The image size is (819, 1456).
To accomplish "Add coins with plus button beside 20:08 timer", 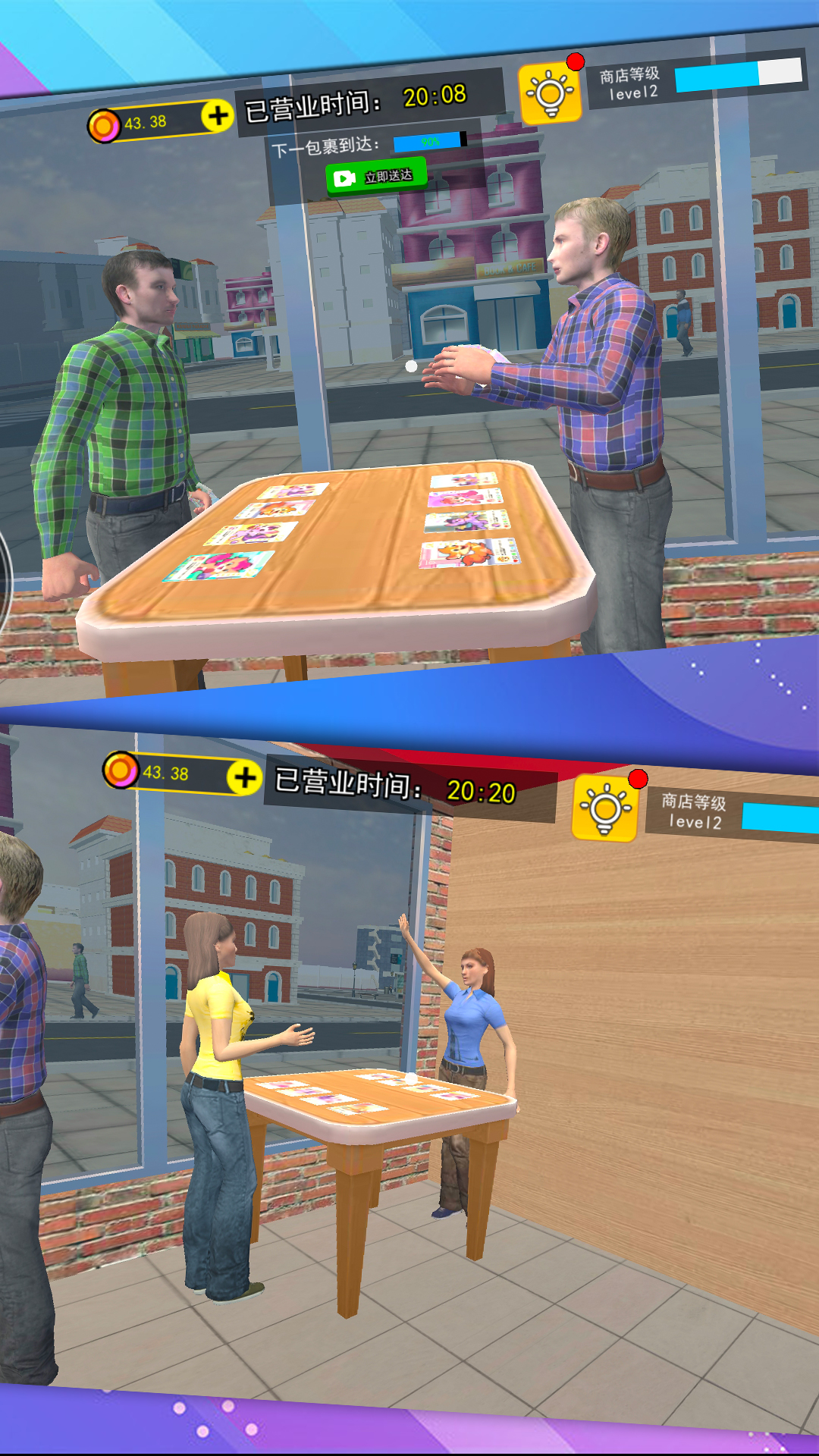I will click(218, 116).
